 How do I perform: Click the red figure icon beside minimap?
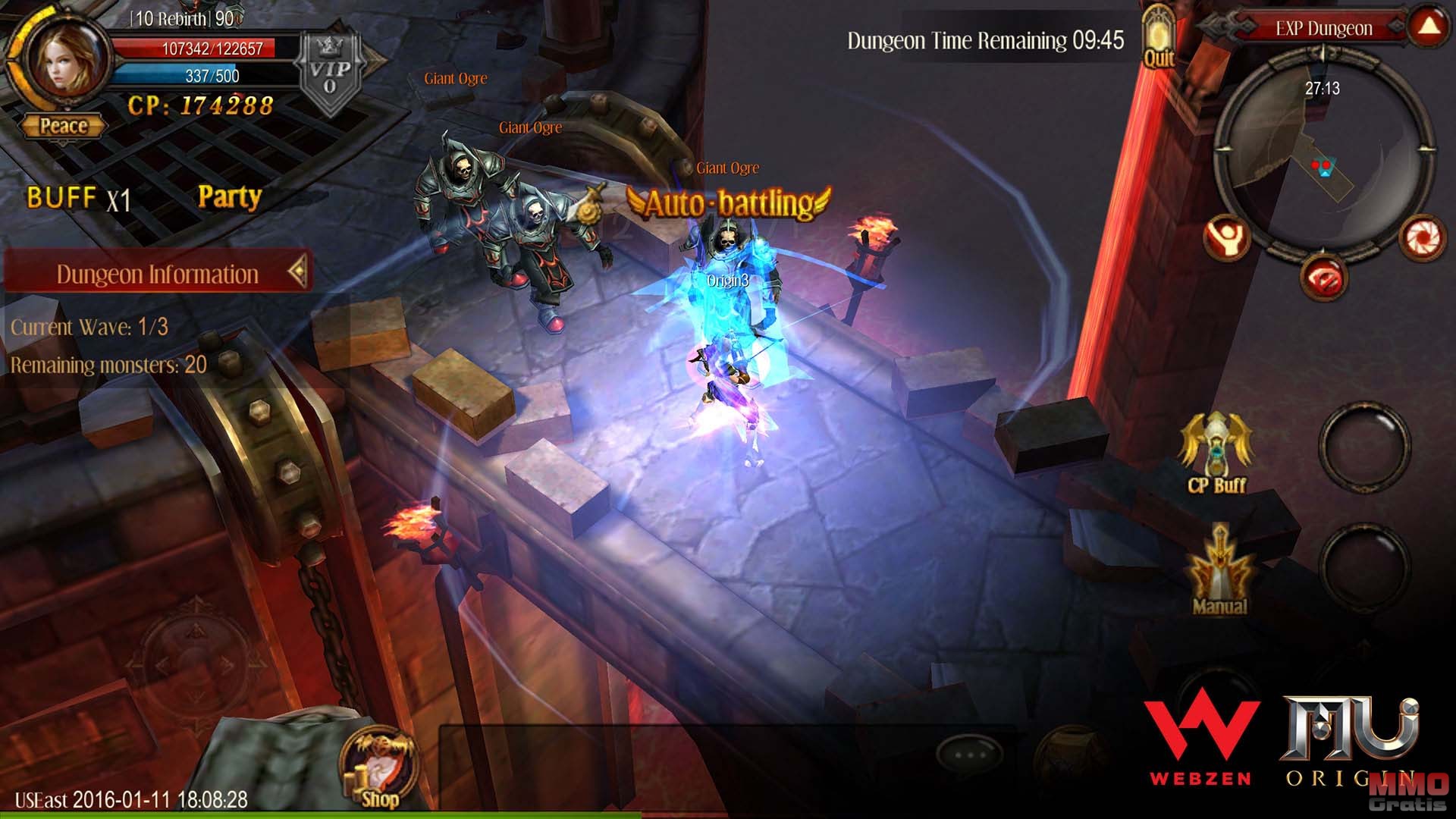[1225, 238]
